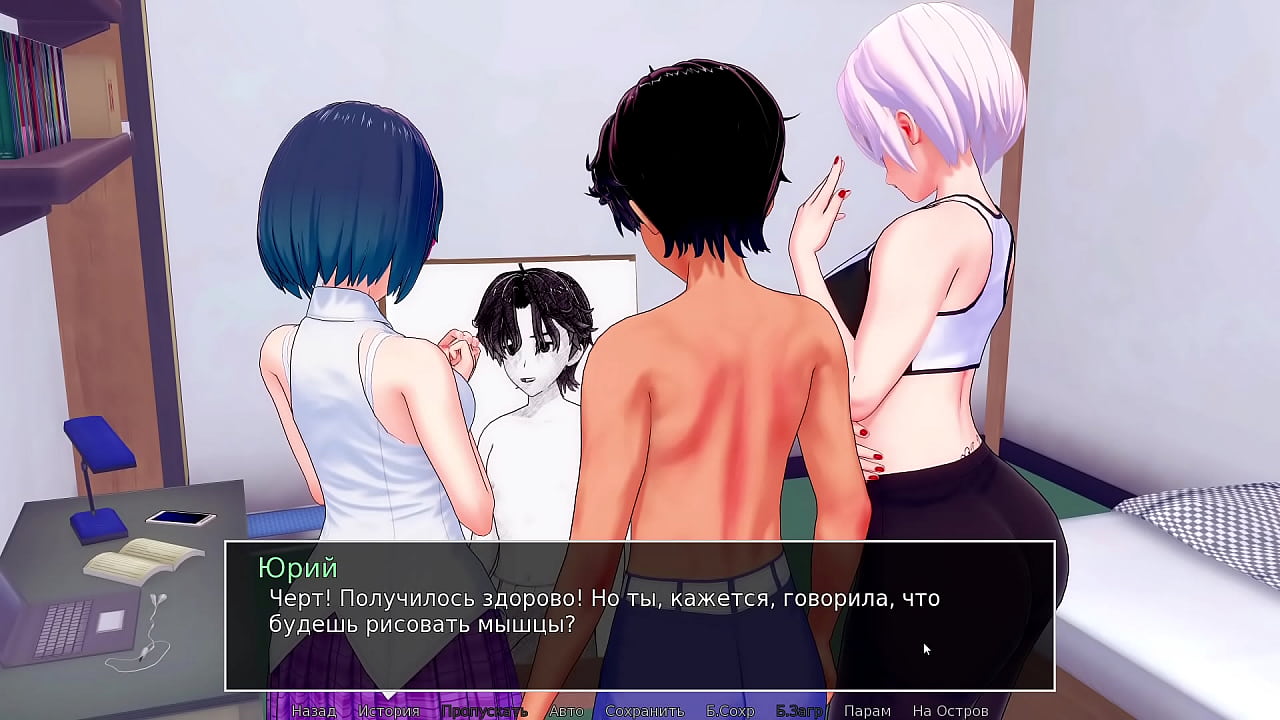Quick load with Б.Загр
Screen dimensions: 1280x720
pyautogui.click(x=799, y=711)
